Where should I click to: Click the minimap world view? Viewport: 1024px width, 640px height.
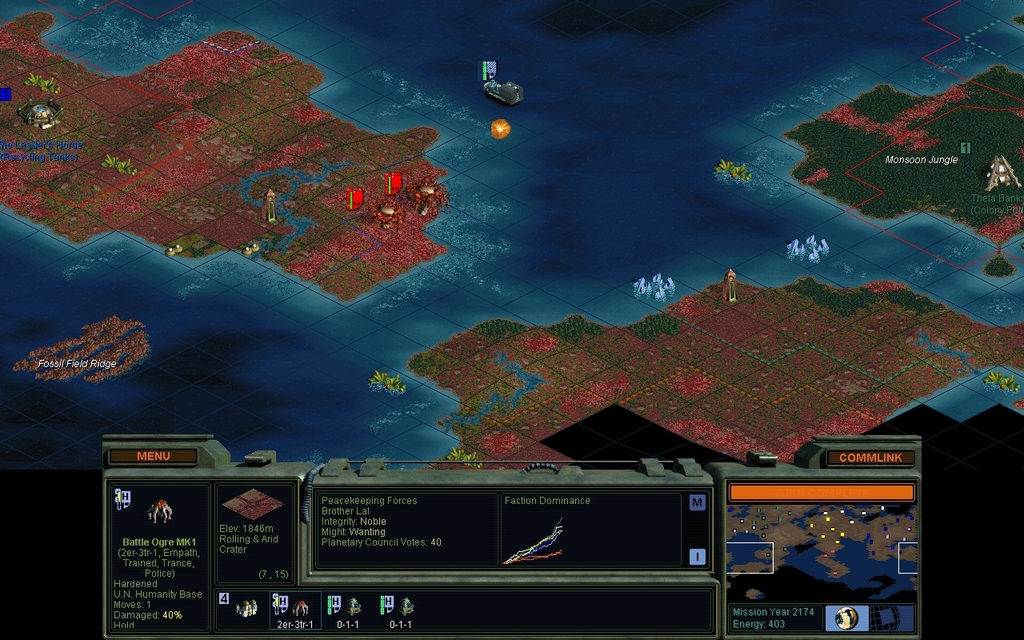pyautogui.click(x=821, y=551)
